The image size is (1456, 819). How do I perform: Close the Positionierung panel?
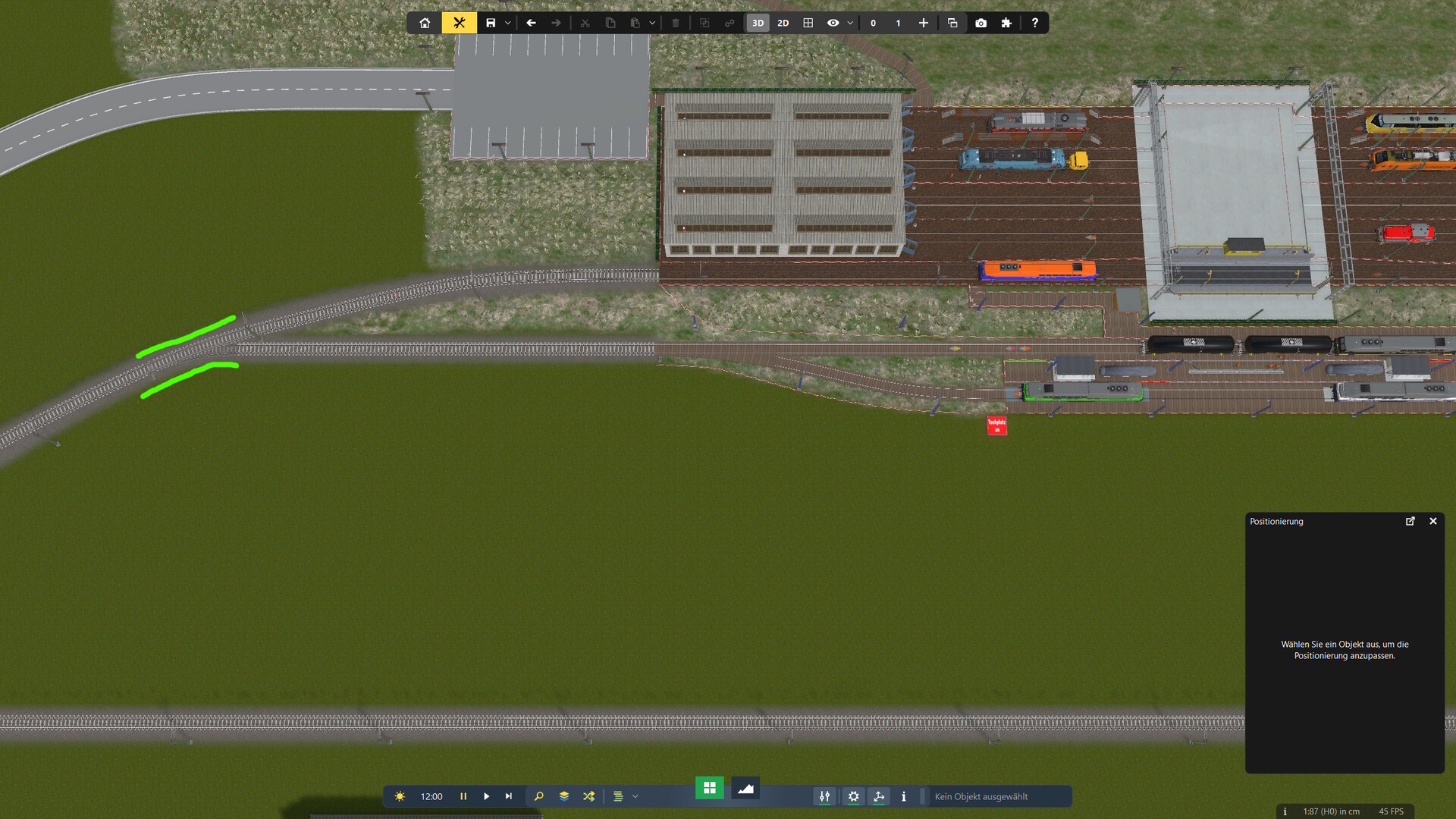pos(1432,521)
